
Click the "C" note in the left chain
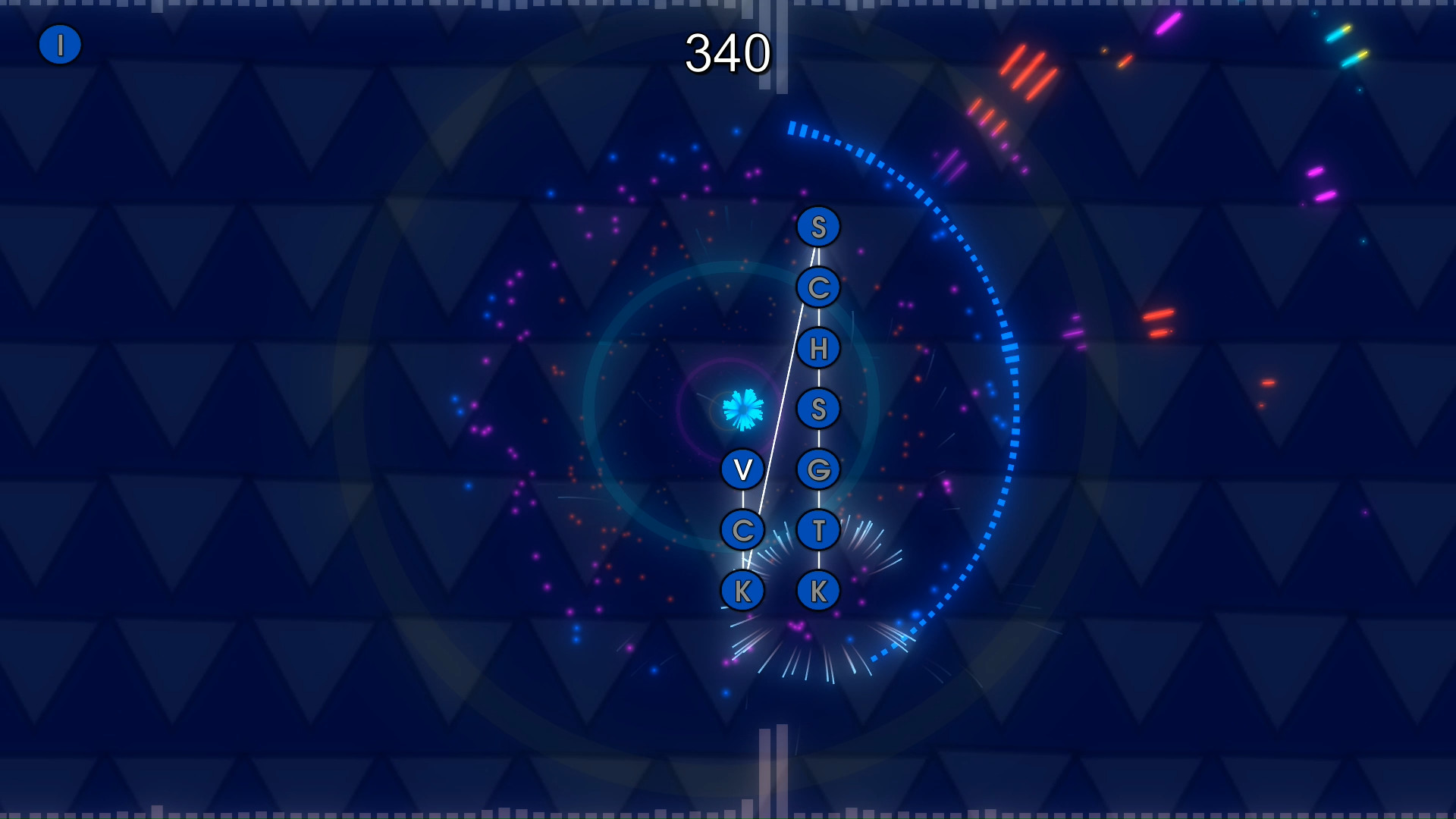pyautogui.click(x=743, y=531)
